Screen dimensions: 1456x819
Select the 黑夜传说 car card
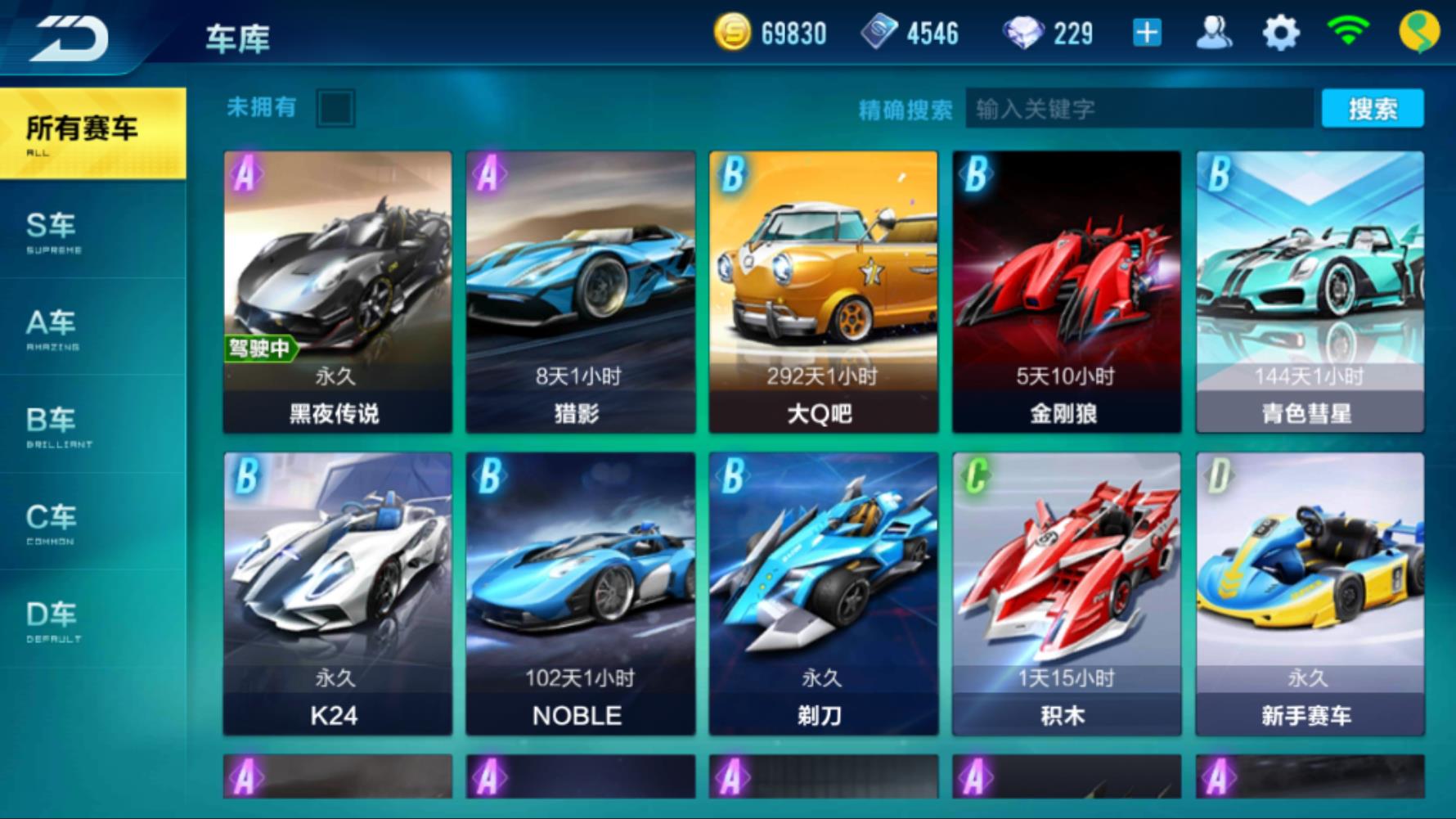[337, 291]
